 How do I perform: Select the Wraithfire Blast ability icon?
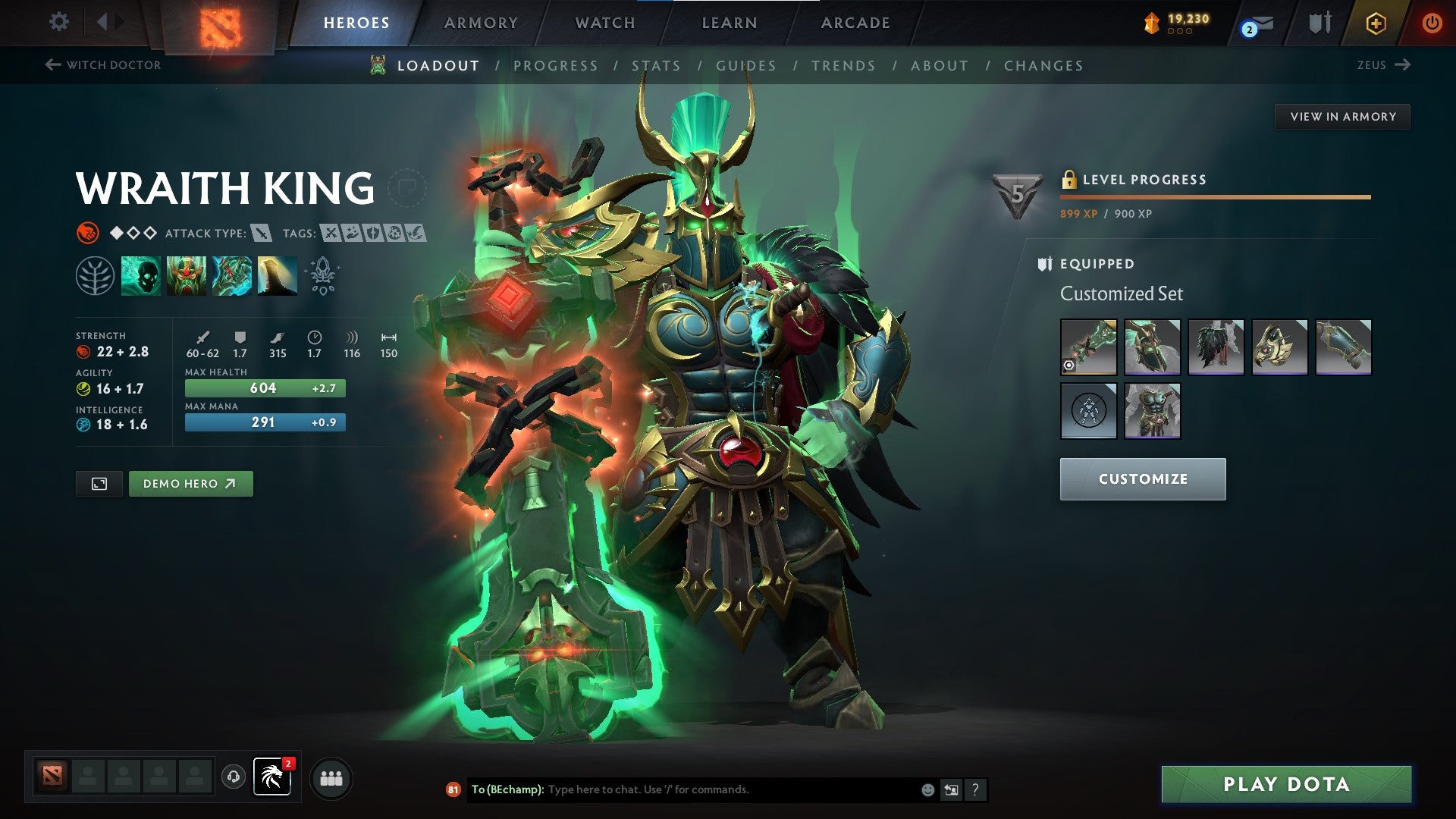coord(140,276)
